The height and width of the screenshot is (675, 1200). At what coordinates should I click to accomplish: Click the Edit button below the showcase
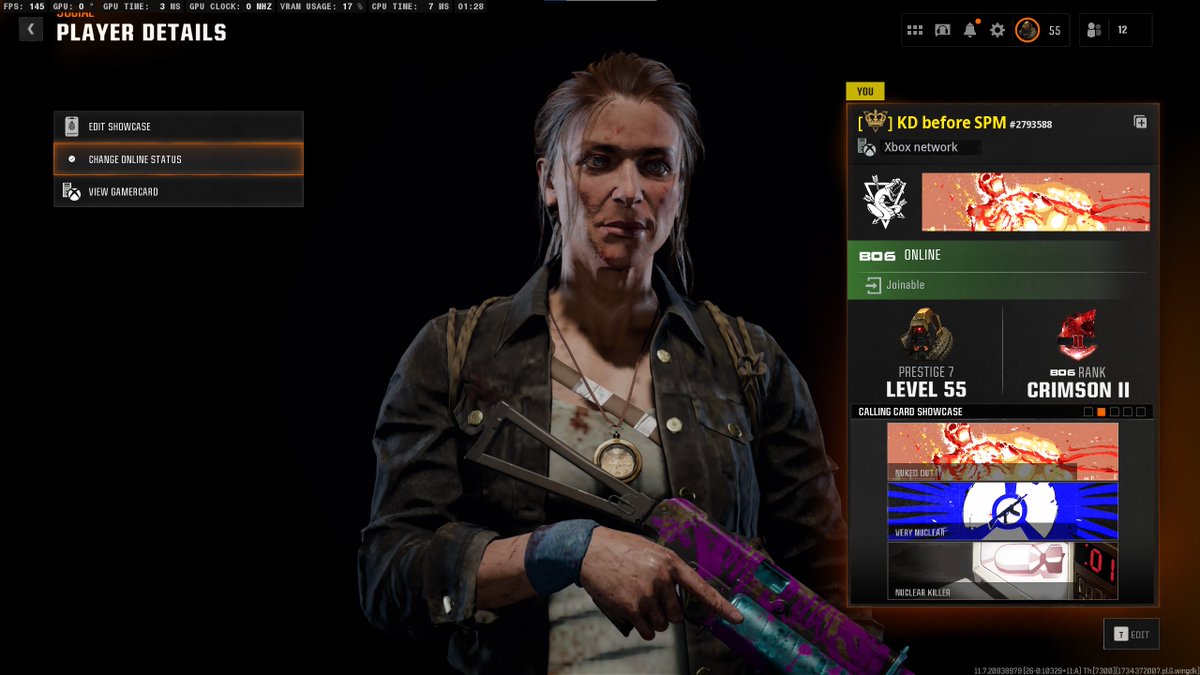pyautogui.click(x=1131, y=634)
